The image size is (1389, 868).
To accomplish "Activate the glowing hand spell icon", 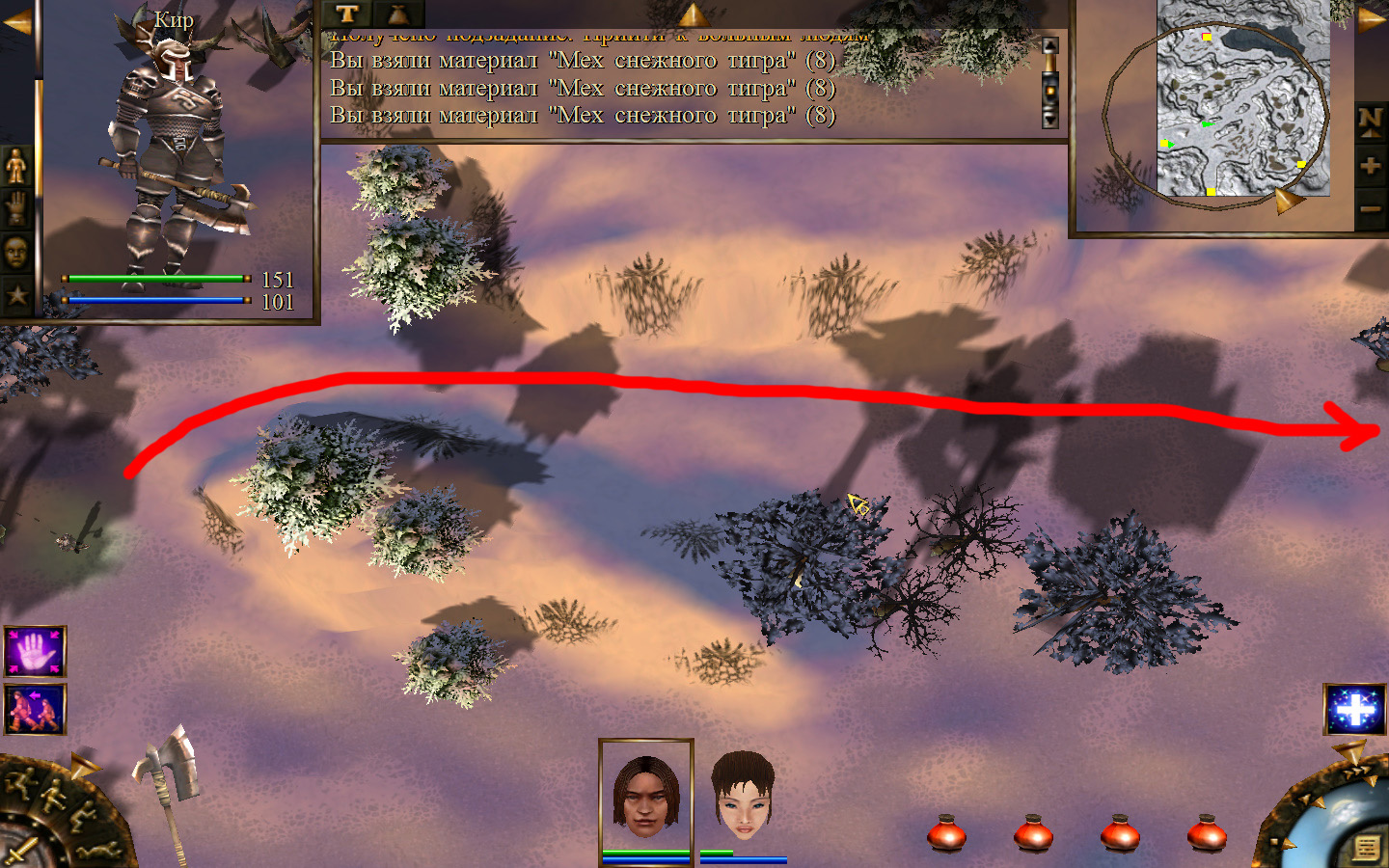I will pyautogui.click(x=35, y=652).
